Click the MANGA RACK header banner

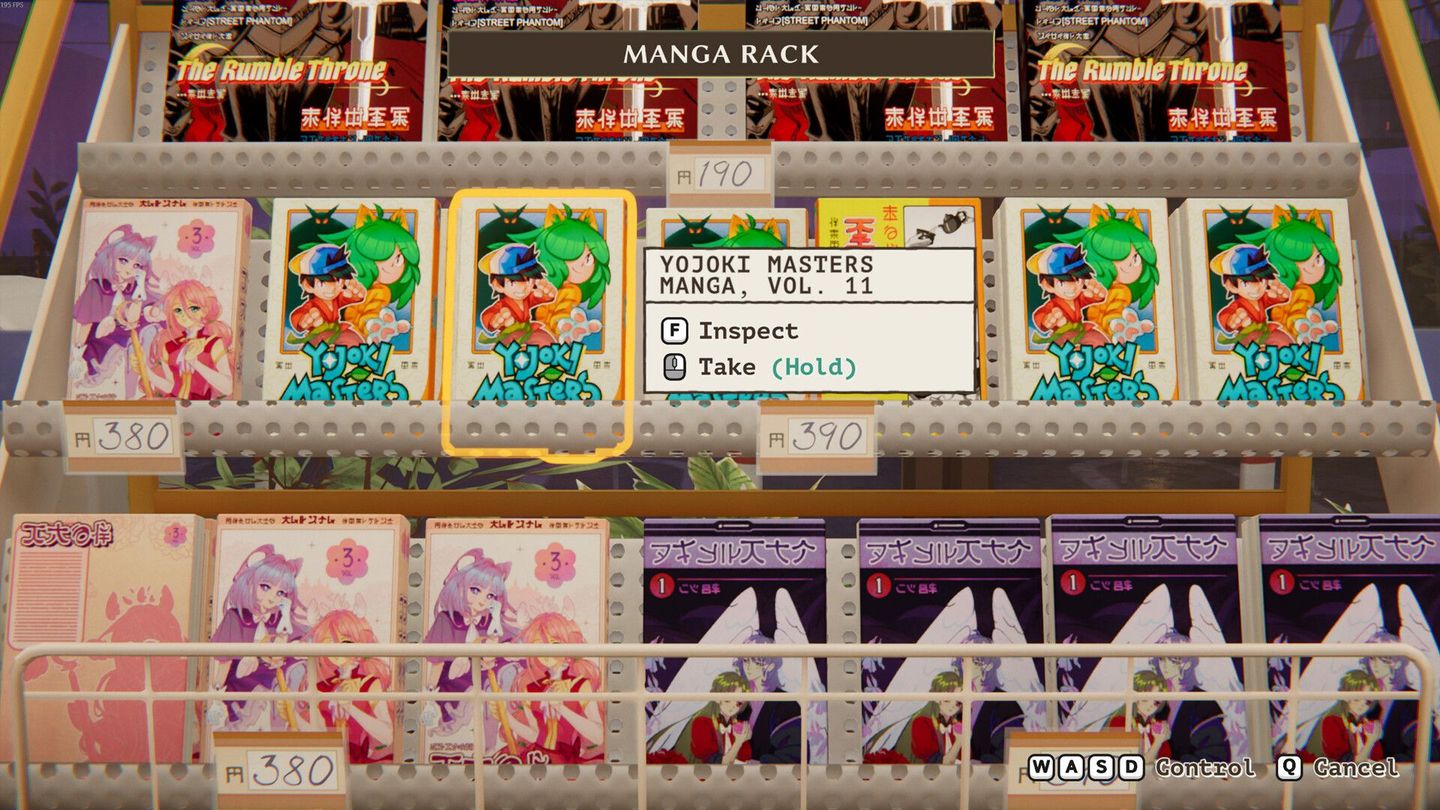[x=718, y=55]
